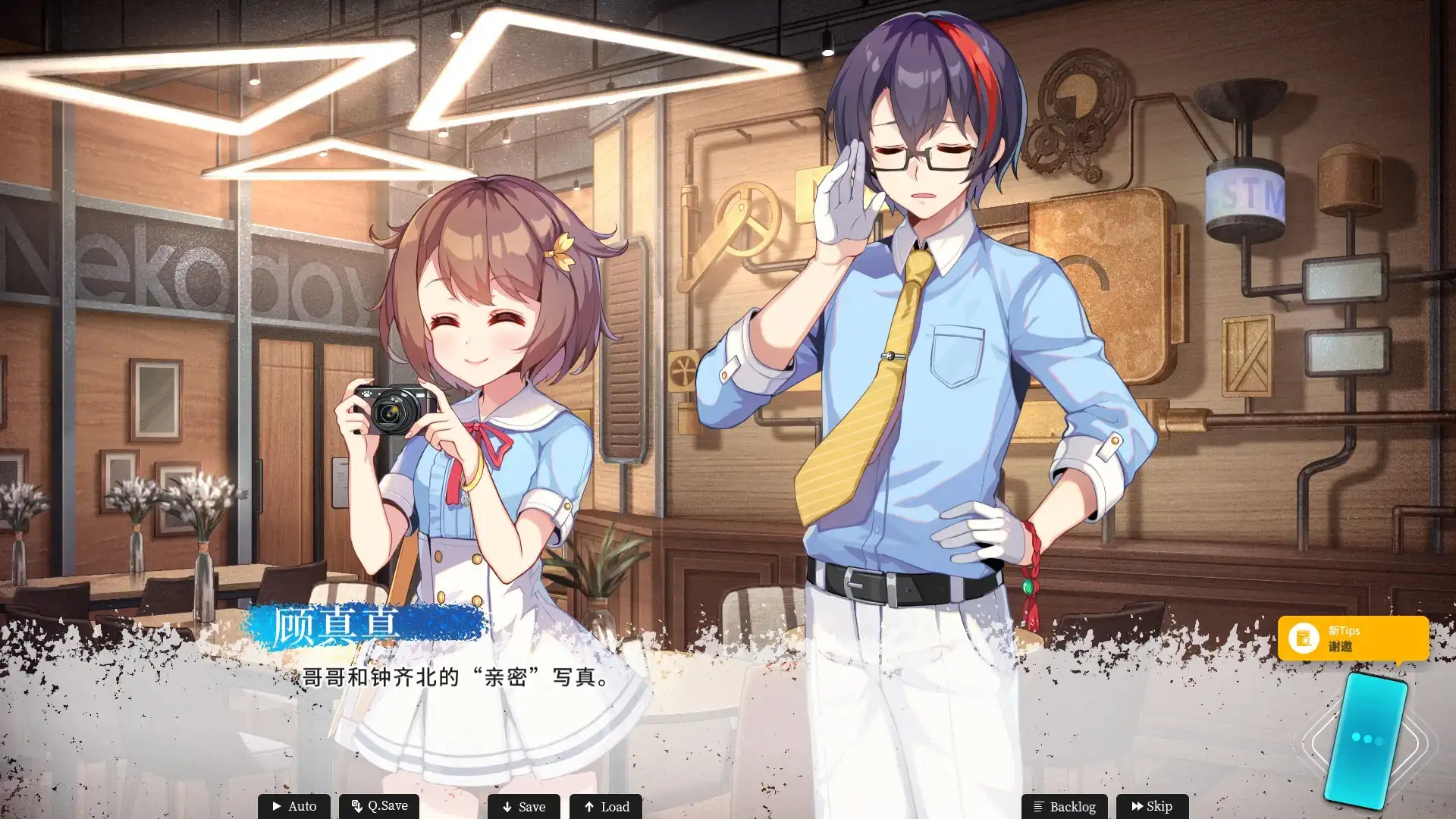Click the list lines icon on Backlog

coord(1040,807)
